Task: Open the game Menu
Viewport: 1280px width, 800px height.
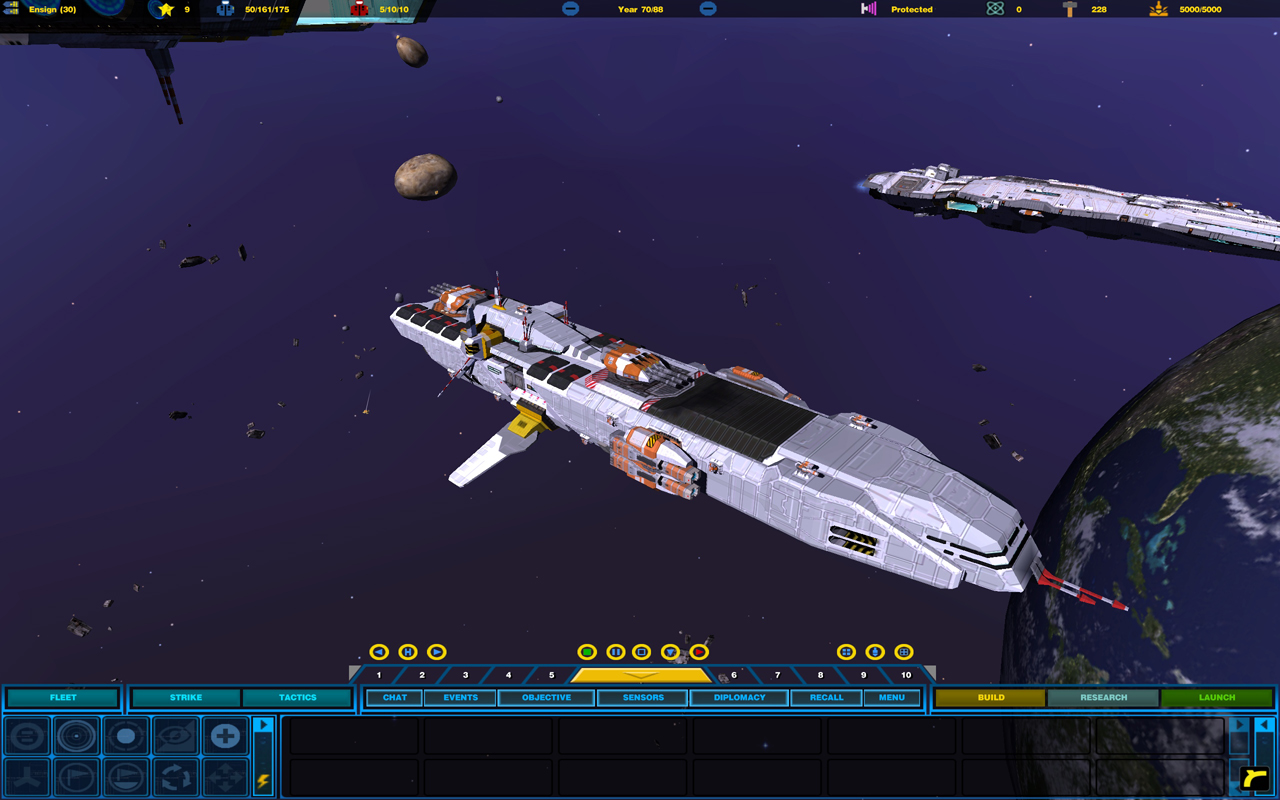Action: point(891,697)
